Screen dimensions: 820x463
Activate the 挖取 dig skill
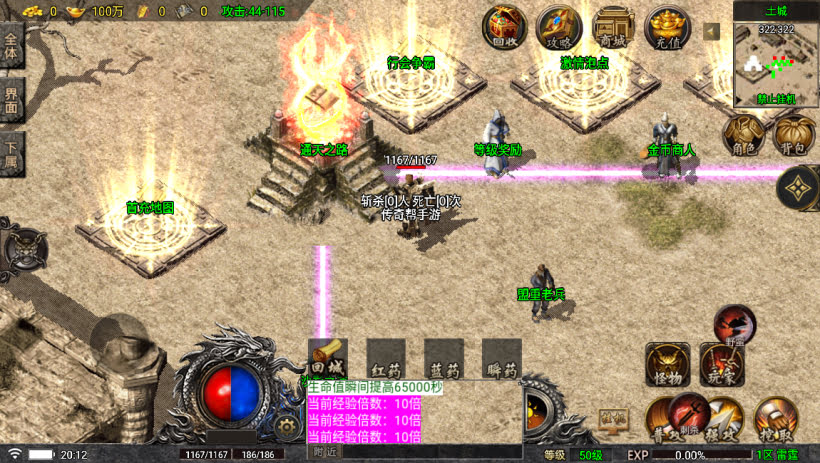pos(775,418)
